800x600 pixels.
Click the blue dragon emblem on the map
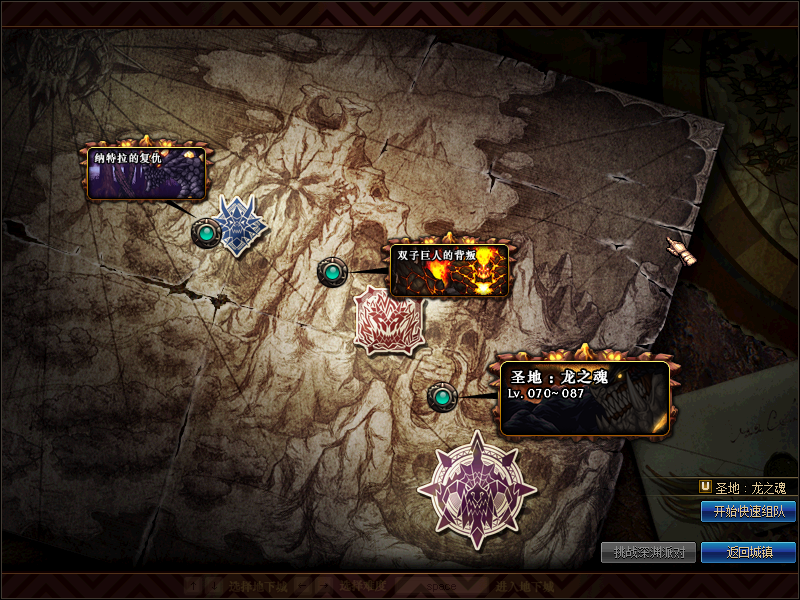pyautogui.click(x=240, y=225)
